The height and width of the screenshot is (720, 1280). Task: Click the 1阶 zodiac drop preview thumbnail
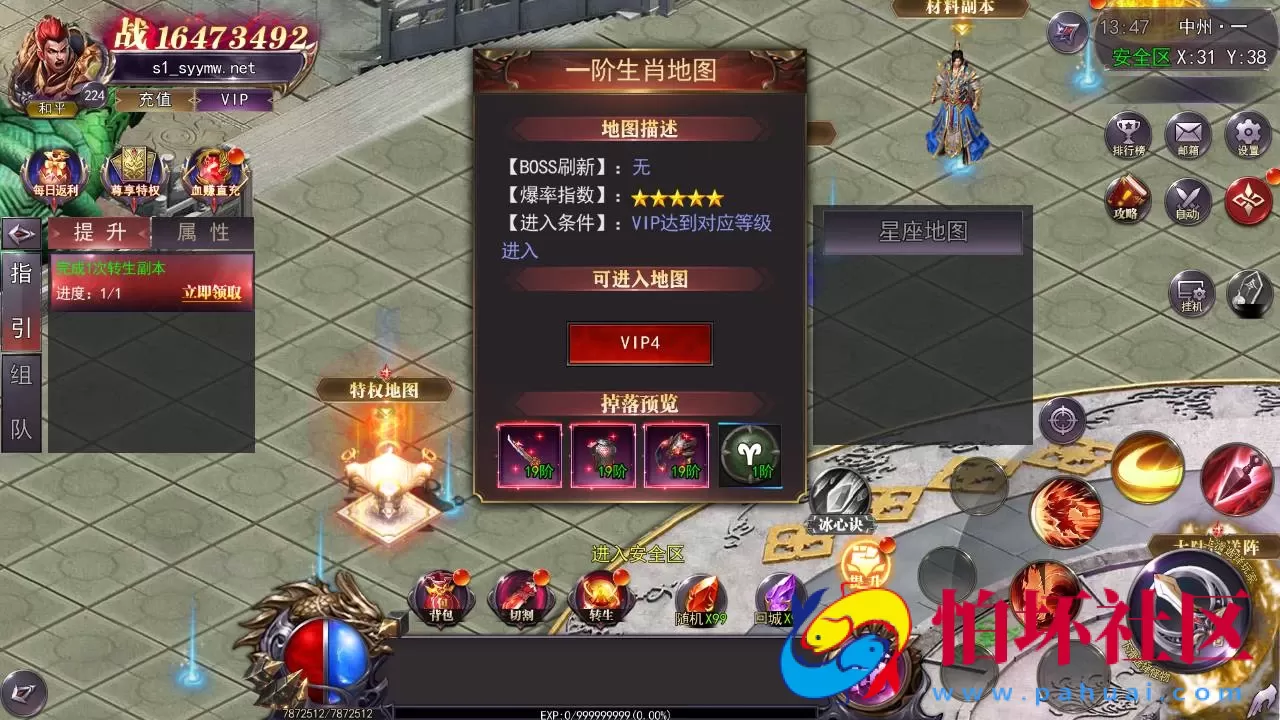(x=749, y=456)
